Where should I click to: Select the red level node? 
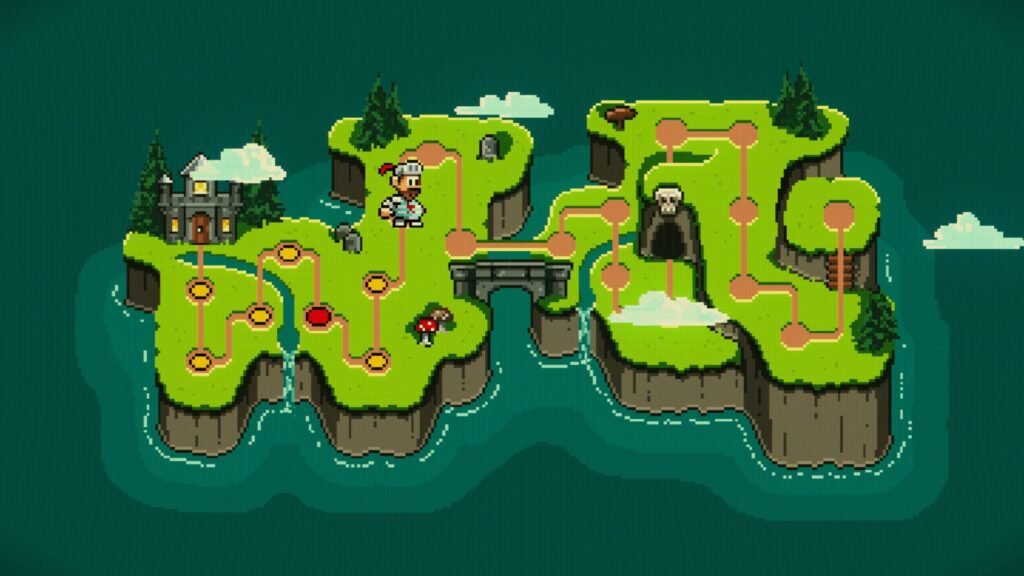(x=318, y=317)
